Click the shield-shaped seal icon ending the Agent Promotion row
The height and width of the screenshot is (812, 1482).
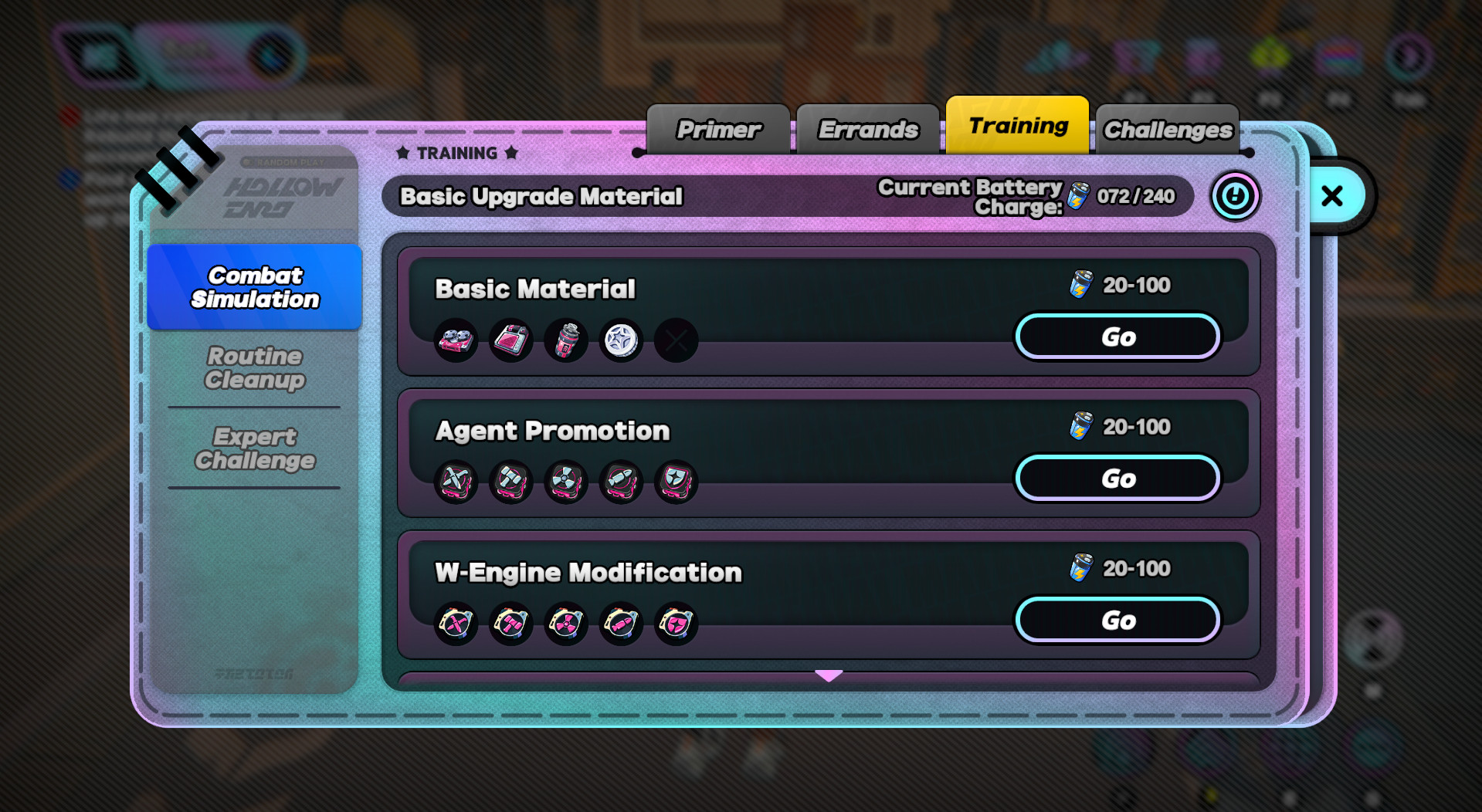click(x=676, y=482)
